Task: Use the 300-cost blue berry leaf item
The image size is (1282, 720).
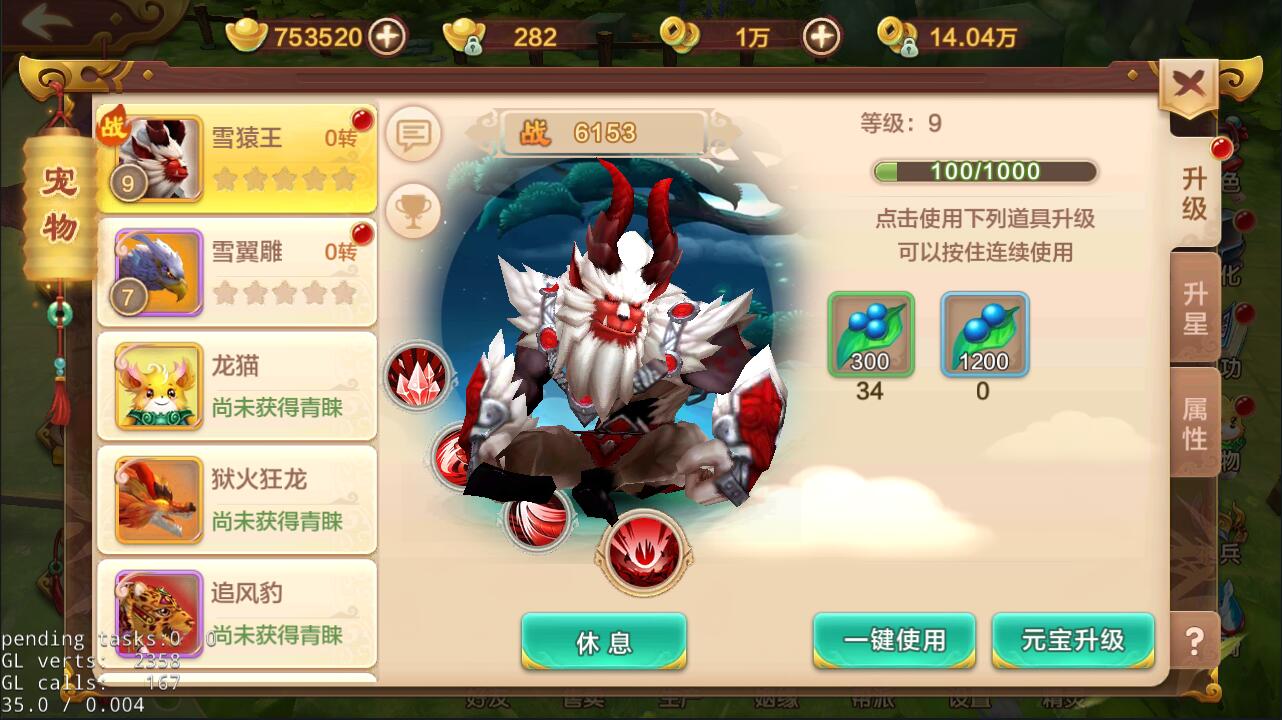Action: [869, 333]
